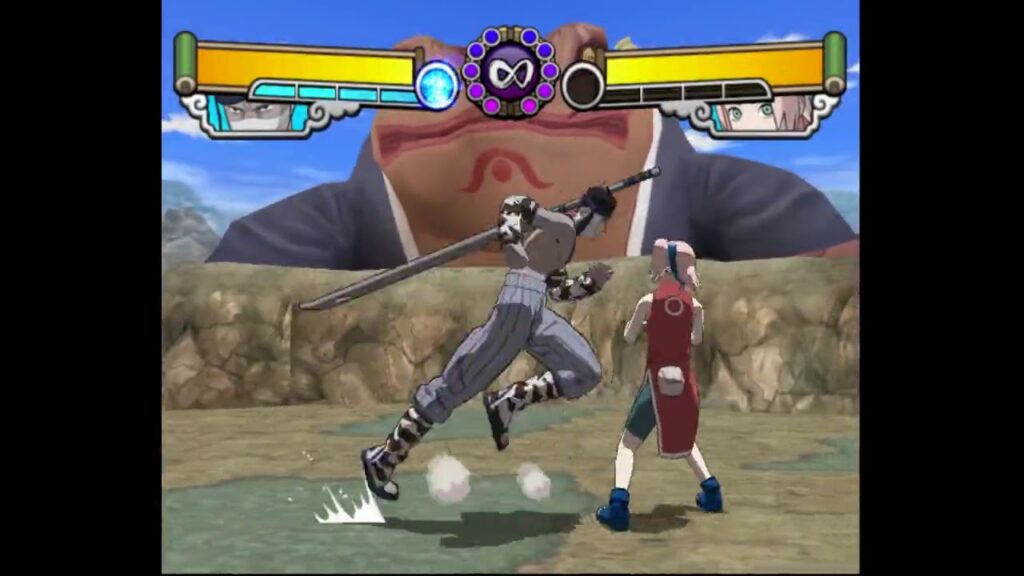Click the empty dark orb beside Sakura's bar
The width and height of the screenshot is (1024, 576).
click(582, 85)
